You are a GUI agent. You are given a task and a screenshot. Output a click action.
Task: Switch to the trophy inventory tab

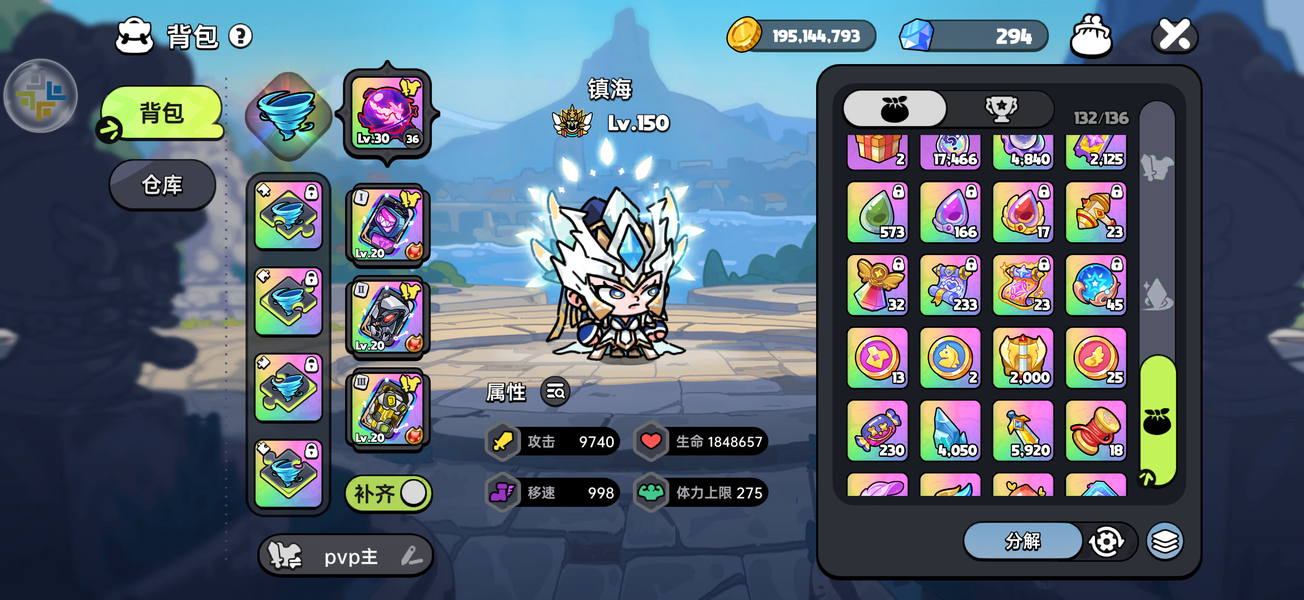point(1000,109)
